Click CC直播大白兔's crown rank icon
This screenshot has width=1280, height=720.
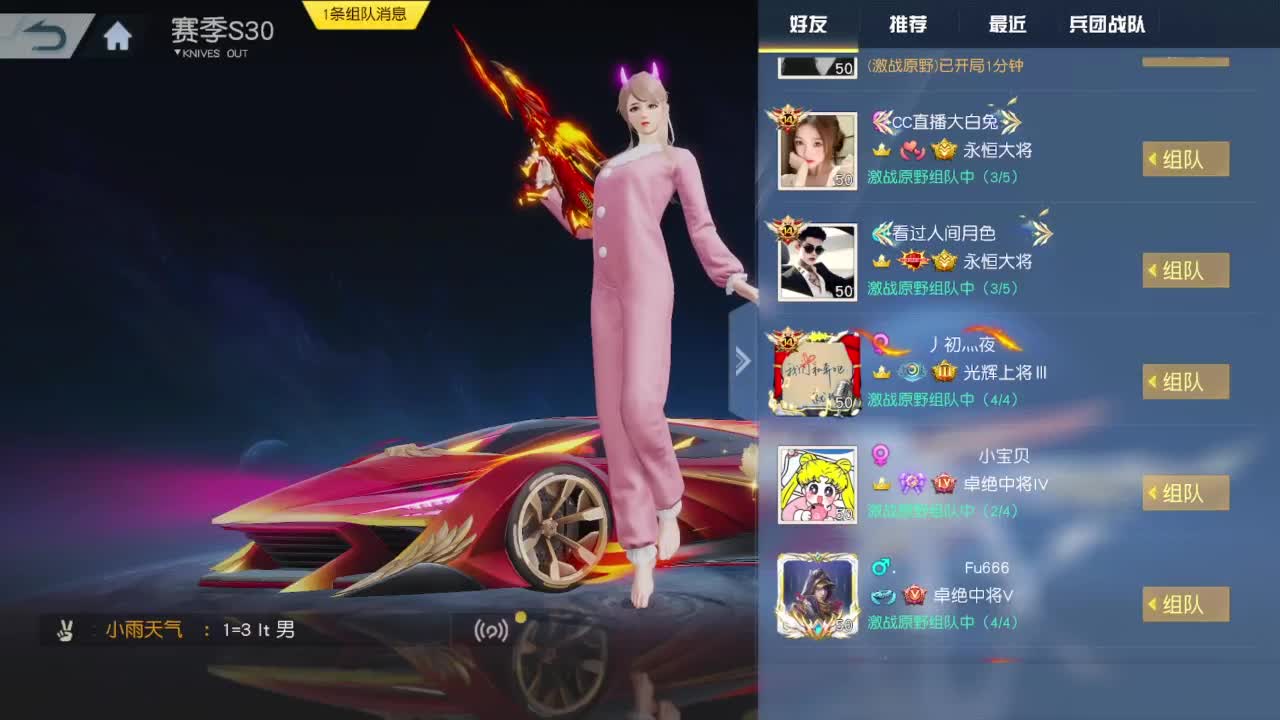click(x=882, y=151)
